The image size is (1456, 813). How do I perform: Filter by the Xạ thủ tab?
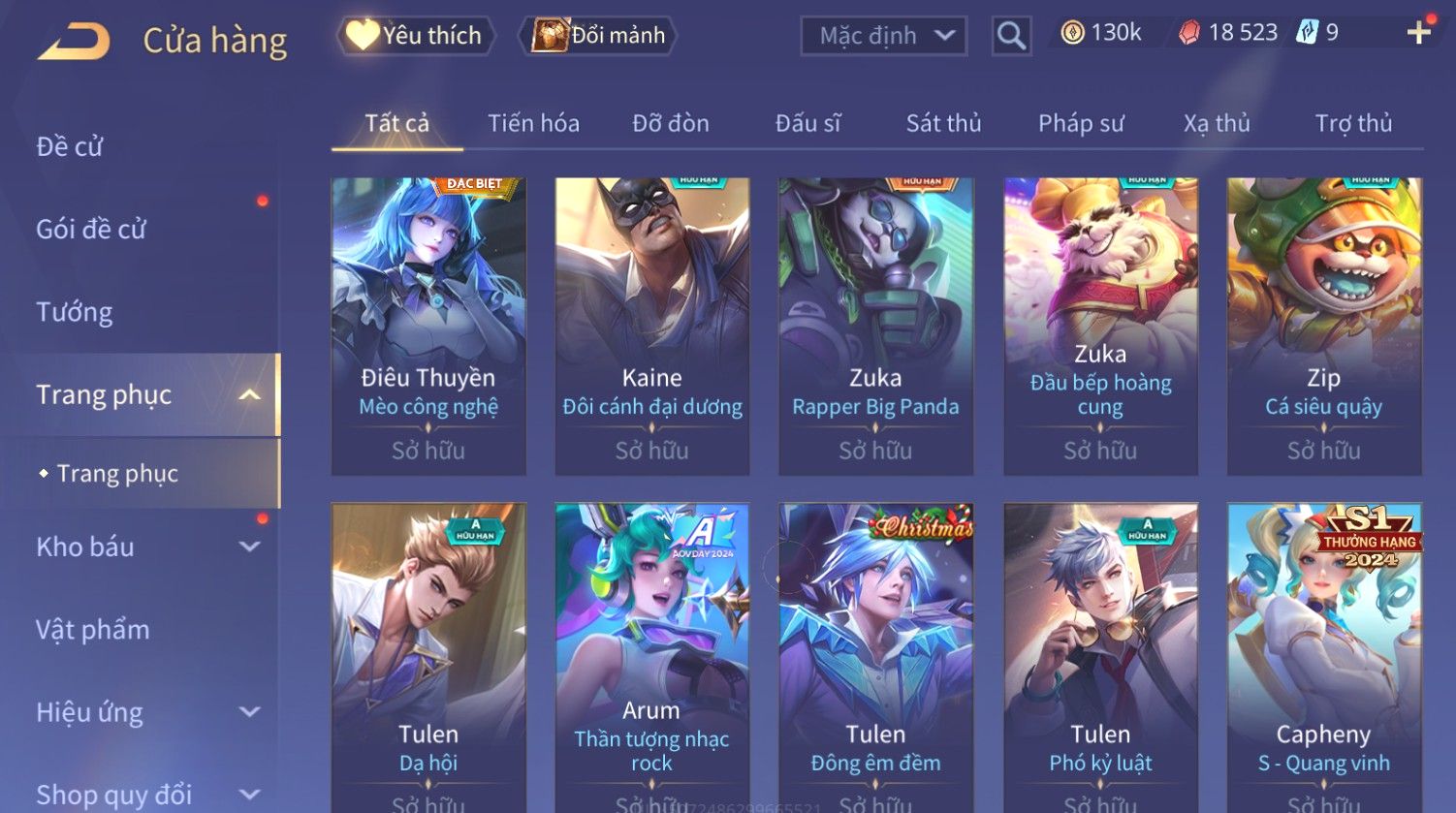click(x=1217, y=123)
